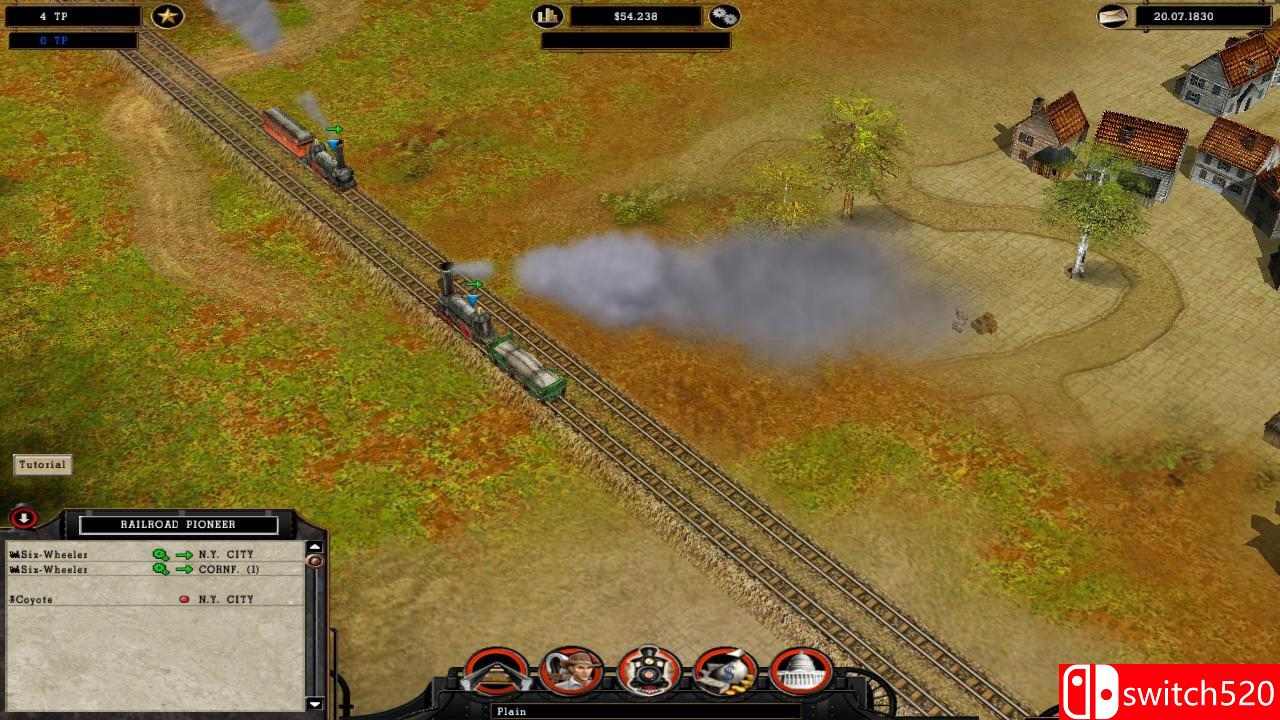1280x720 pixels.
Task: Click the Railroad Pioneer title bar
Action: coord(178,524)
